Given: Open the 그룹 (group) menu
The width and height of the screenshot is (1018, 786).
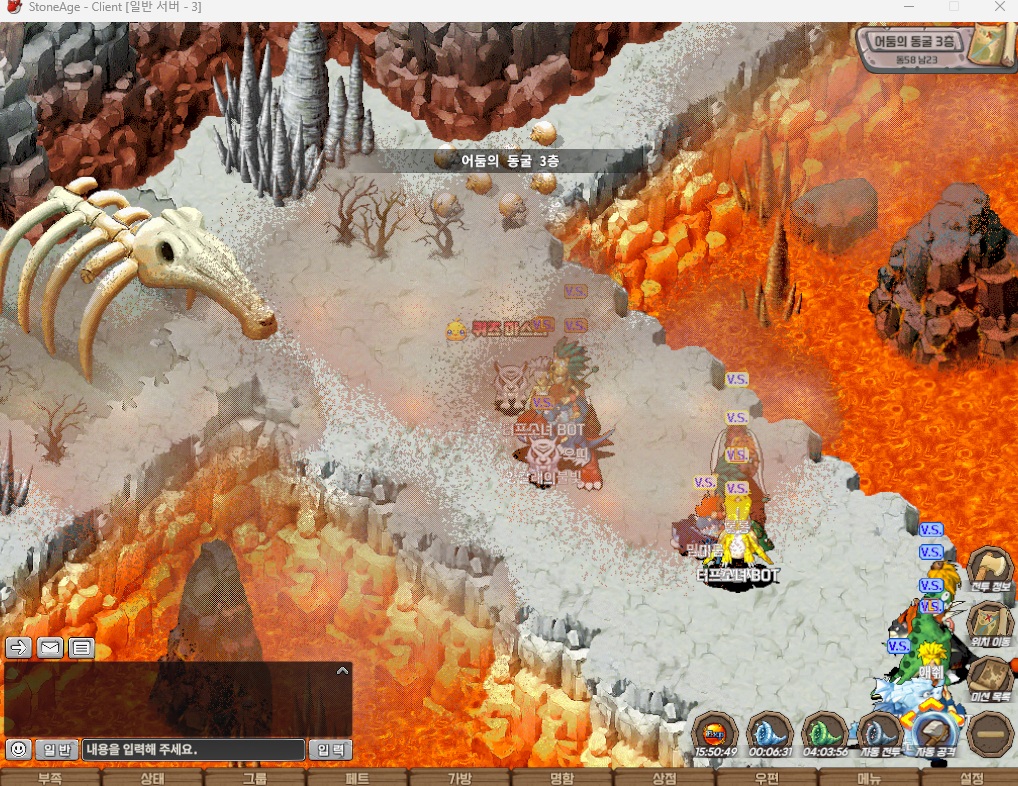Looking at the screenshot, I should pos(254,778).
